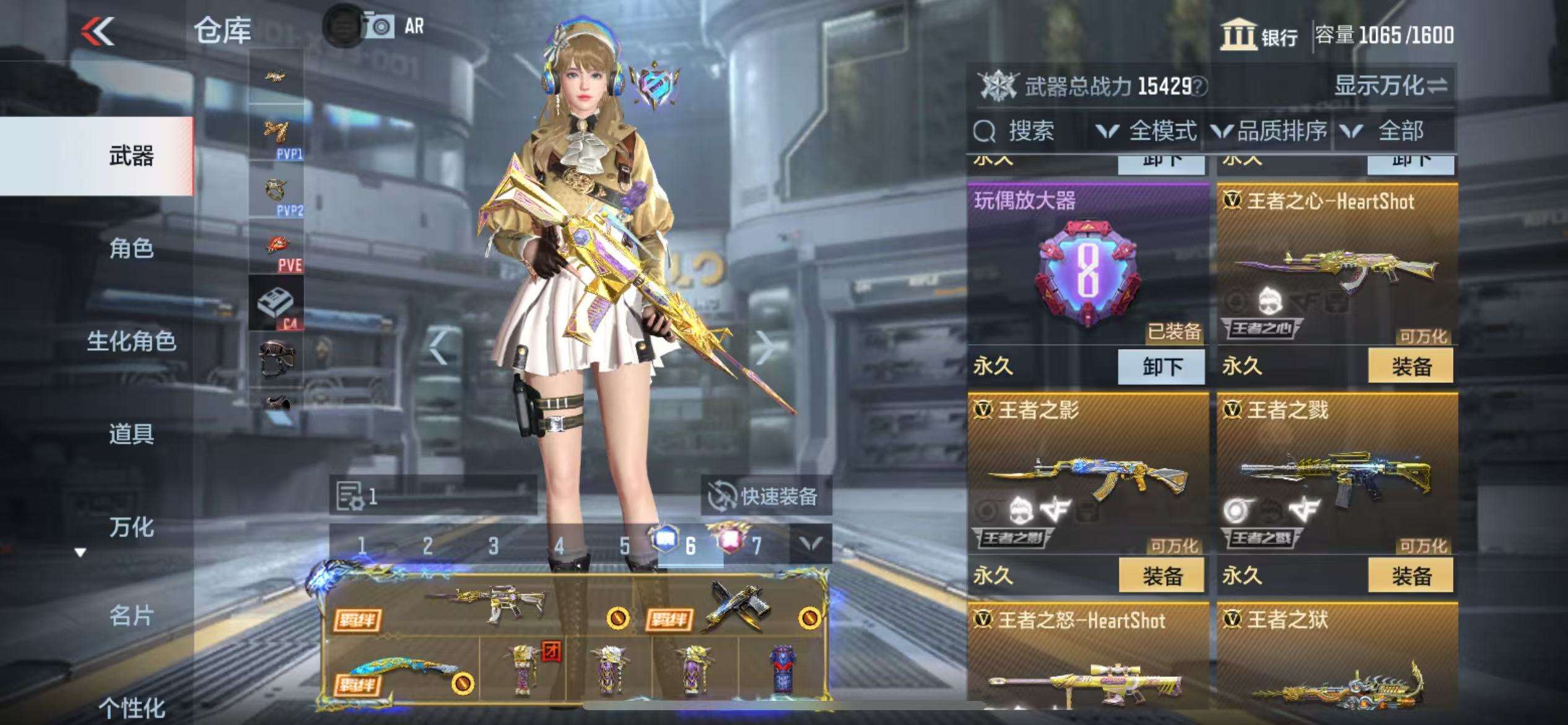Screen dimensions: 1568x725
Task: Open the 万化 section
Action: [131, 527]
